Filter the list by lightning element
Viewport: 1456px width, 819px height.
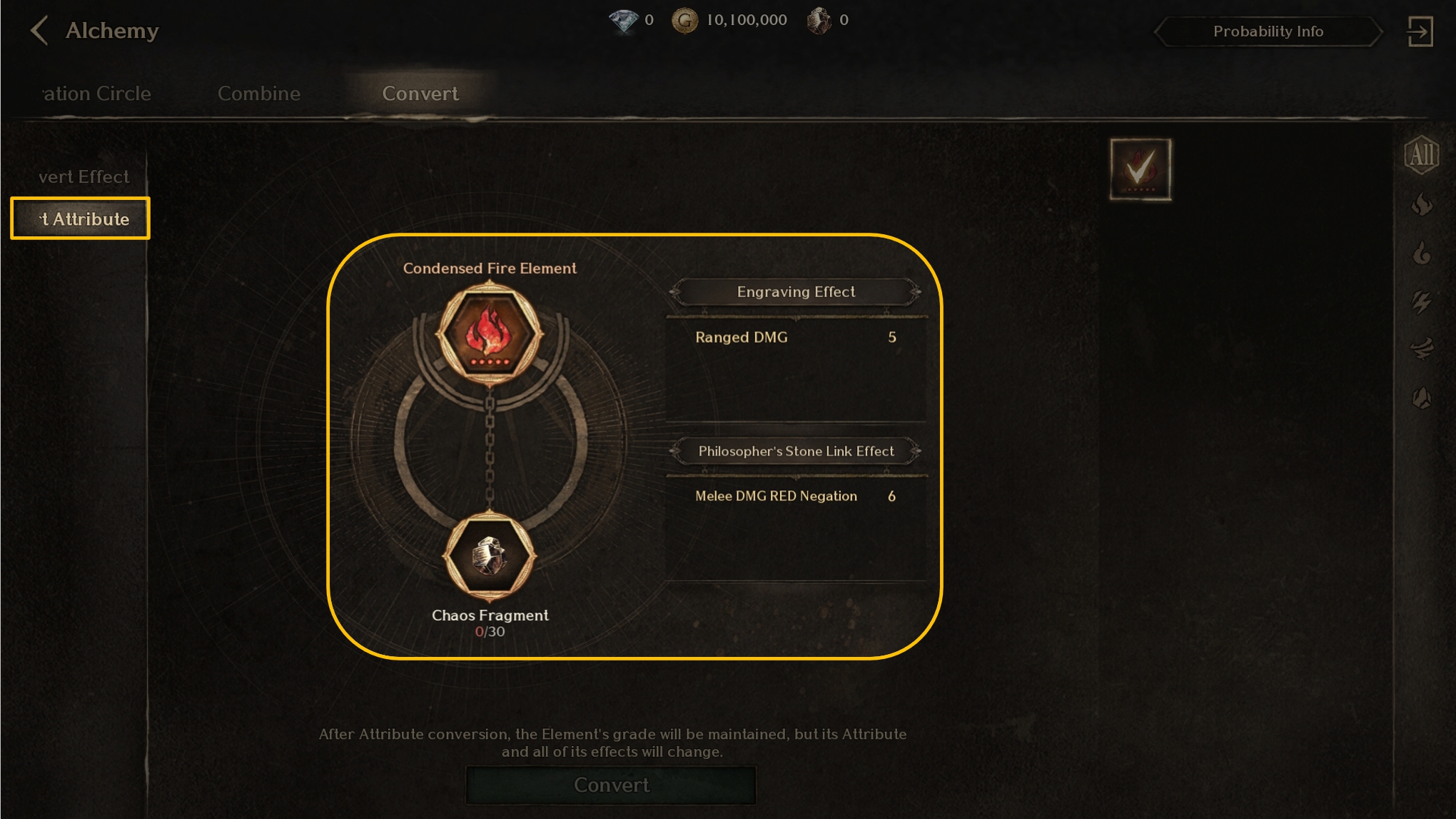point(1421,302)
